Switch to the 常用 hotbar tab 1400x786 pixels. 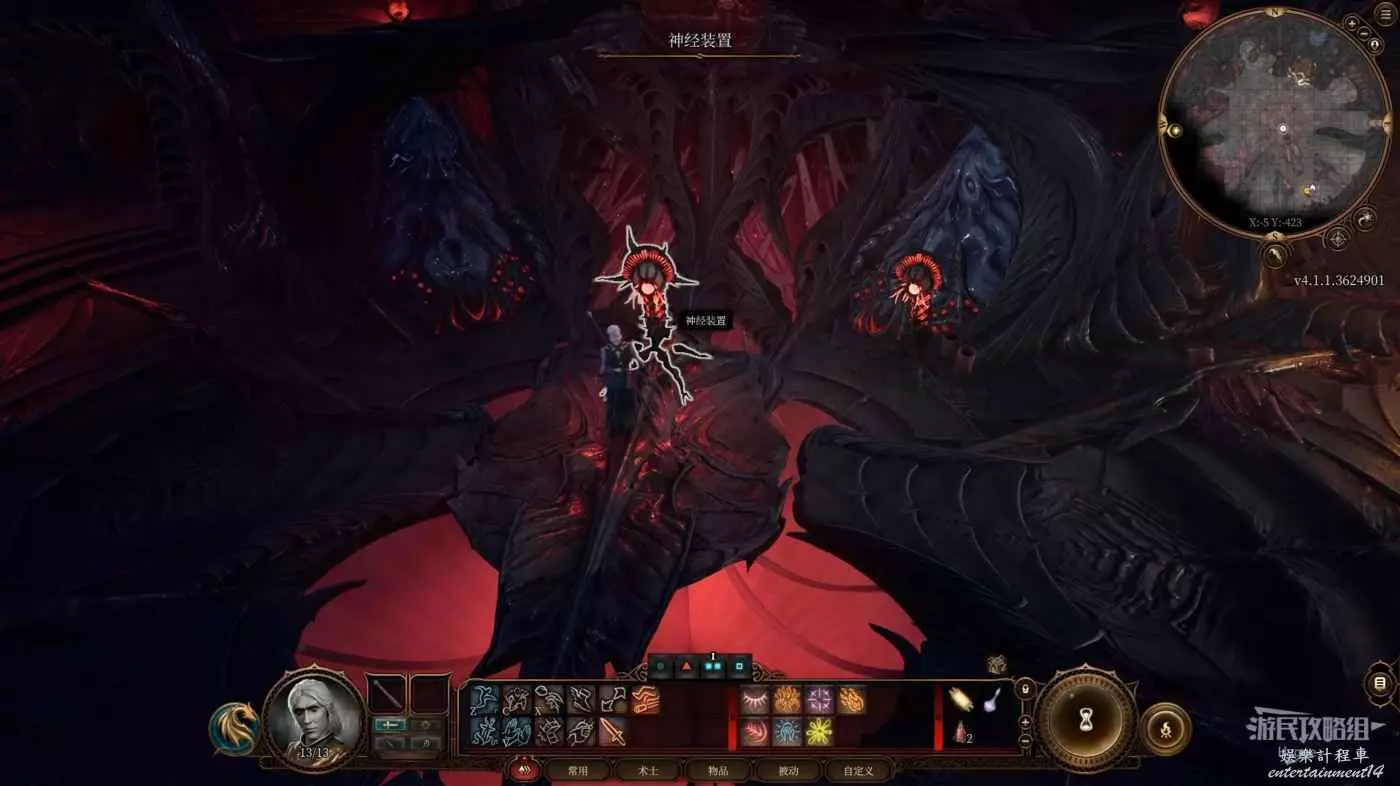click(x=578, y=771)
